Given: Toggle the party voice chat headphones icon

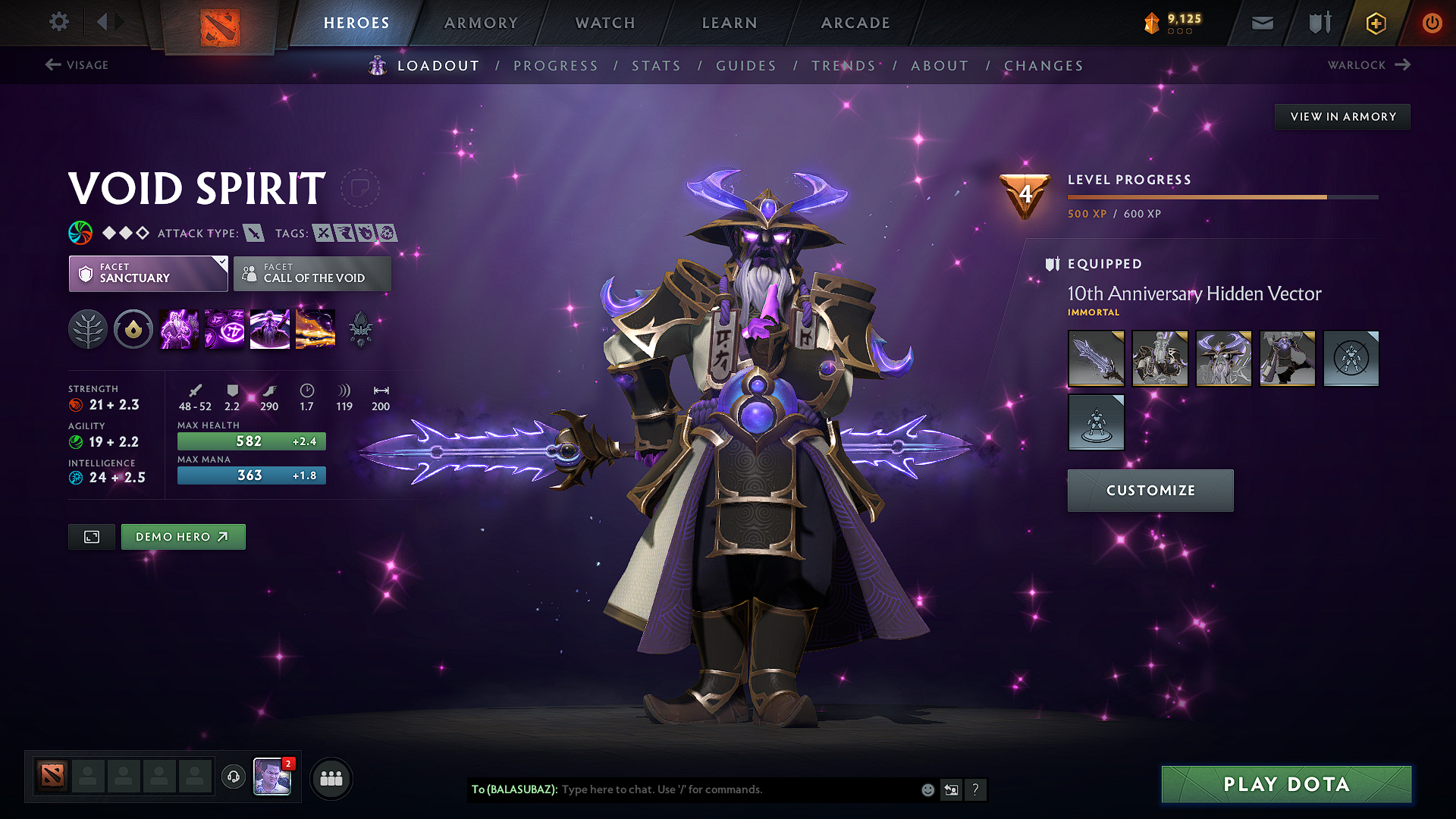Looking at the screenshot, I should coord(233,778).
